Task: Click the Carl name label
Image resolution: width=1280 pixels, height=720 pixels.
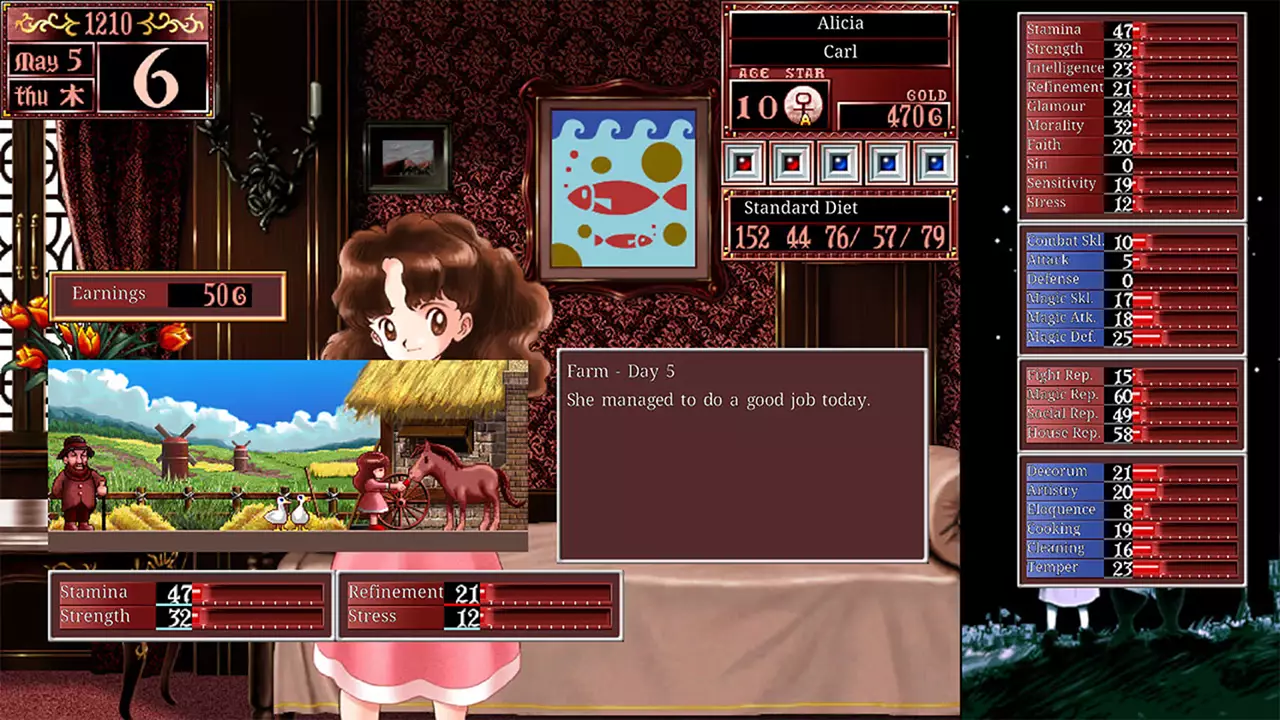Action: click(x=840, y=50)
